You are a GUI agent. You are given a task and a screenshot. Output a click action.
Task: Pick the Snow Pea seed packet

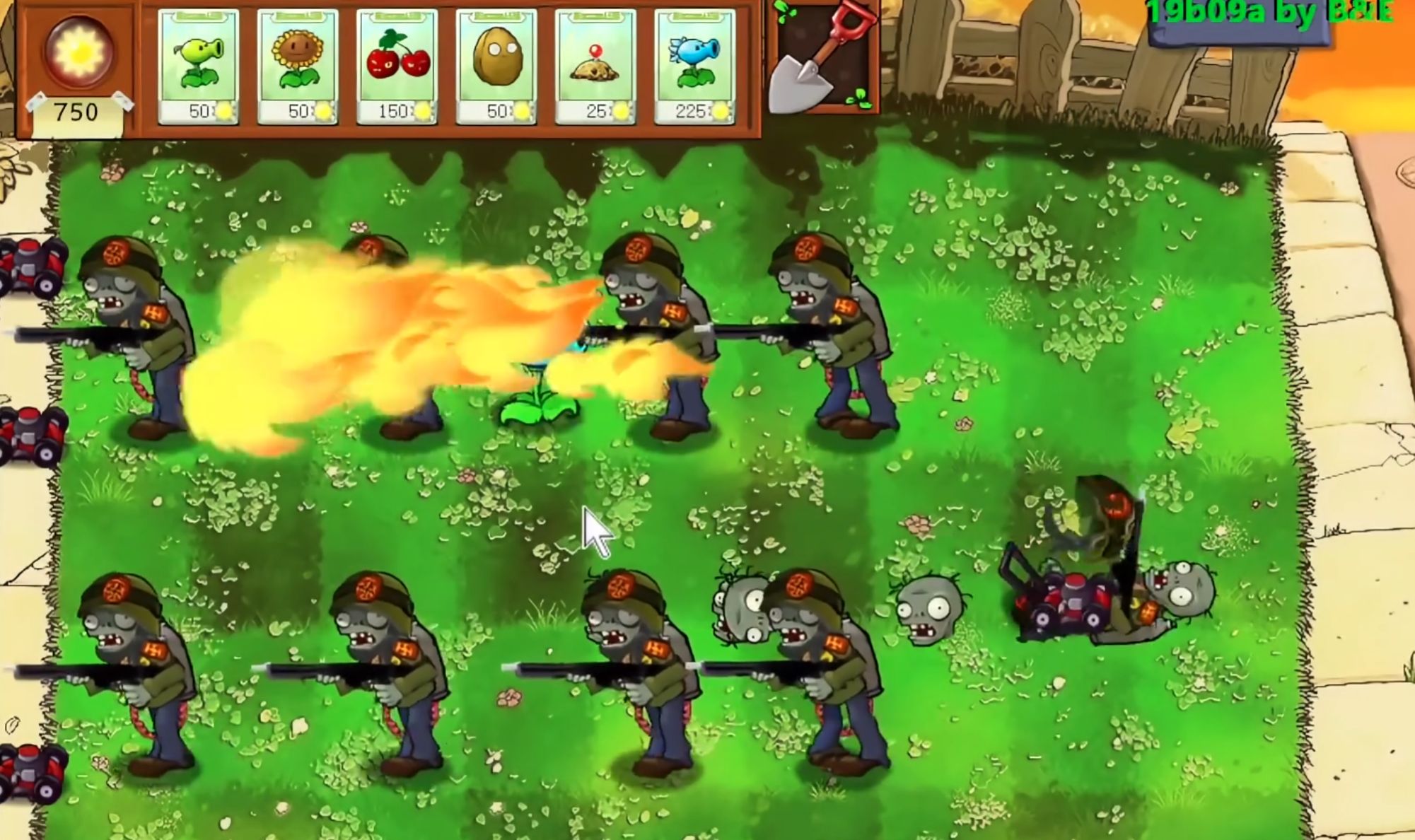coord(695,67)
